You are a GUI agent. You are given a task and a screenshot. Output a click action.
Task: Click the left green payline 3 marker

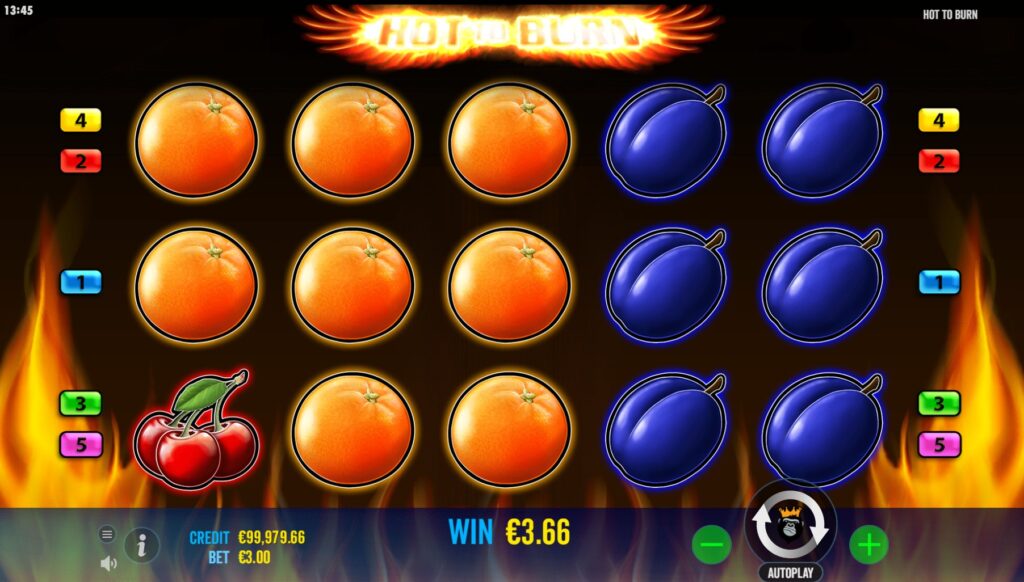81,403
